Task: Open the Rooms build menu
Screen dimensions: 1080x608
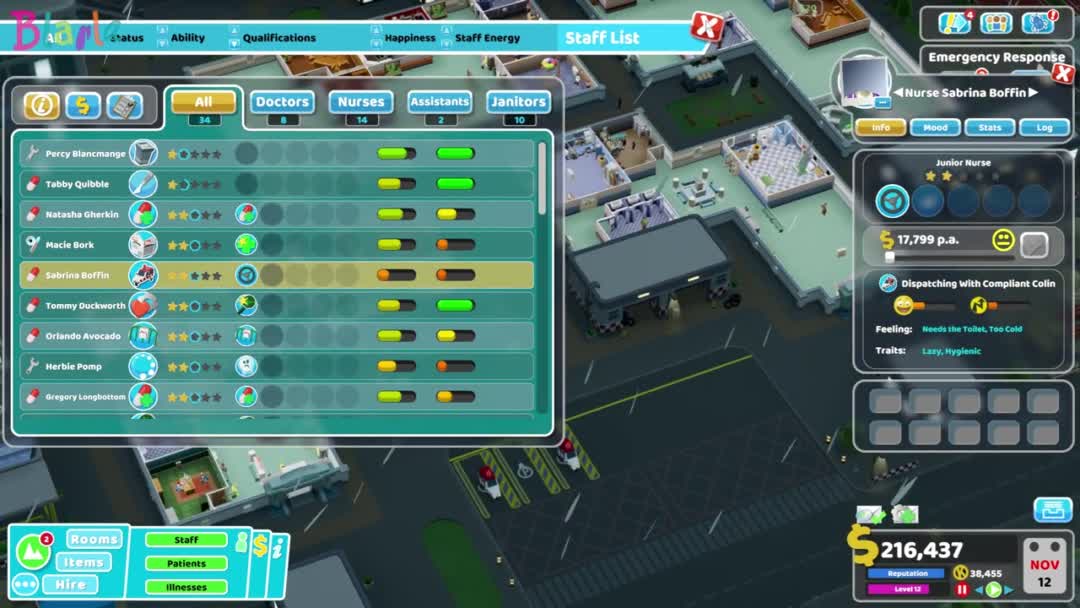Action: (94, 539)
